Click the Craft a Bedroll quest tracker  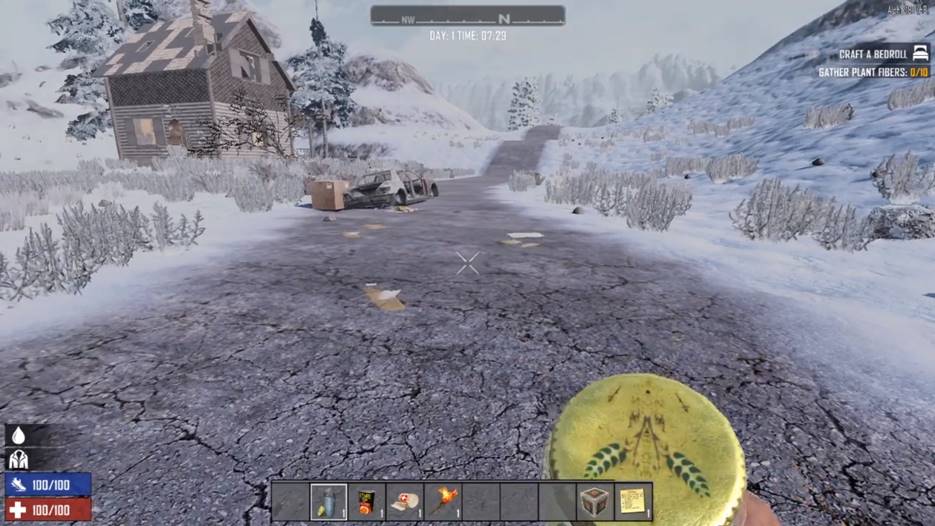(873, 53)
